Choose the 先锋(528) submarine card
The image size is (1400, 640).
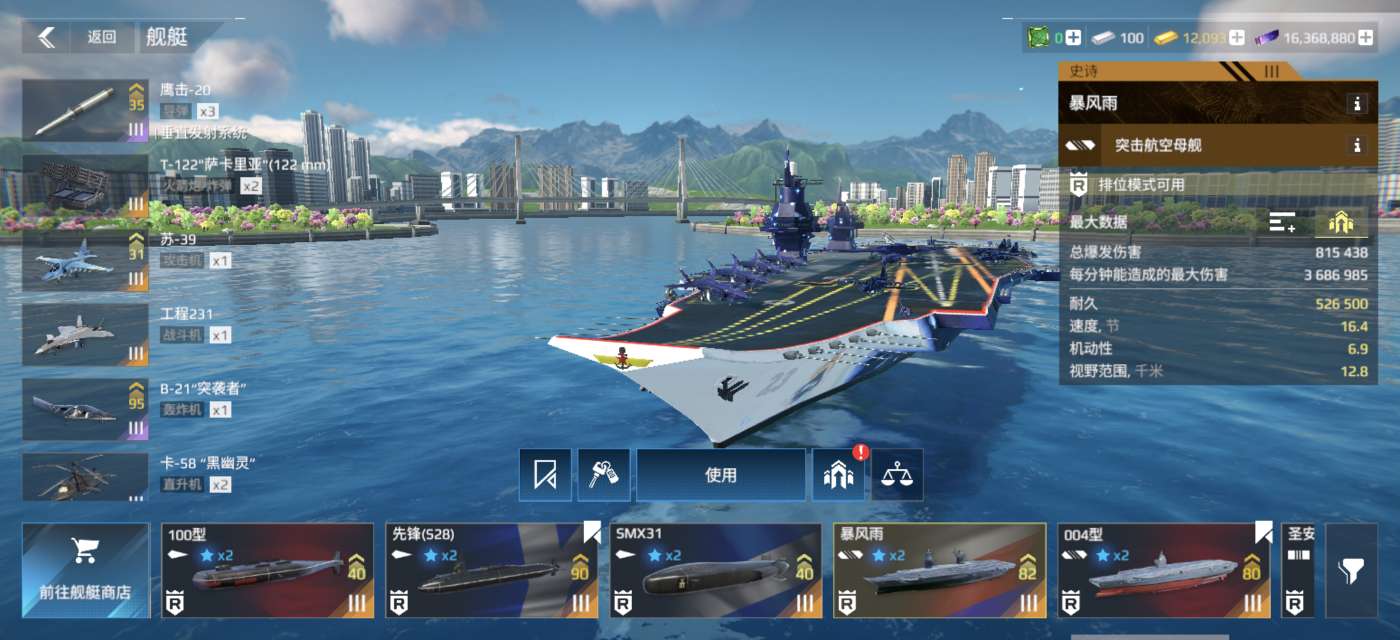coord(491,570)
